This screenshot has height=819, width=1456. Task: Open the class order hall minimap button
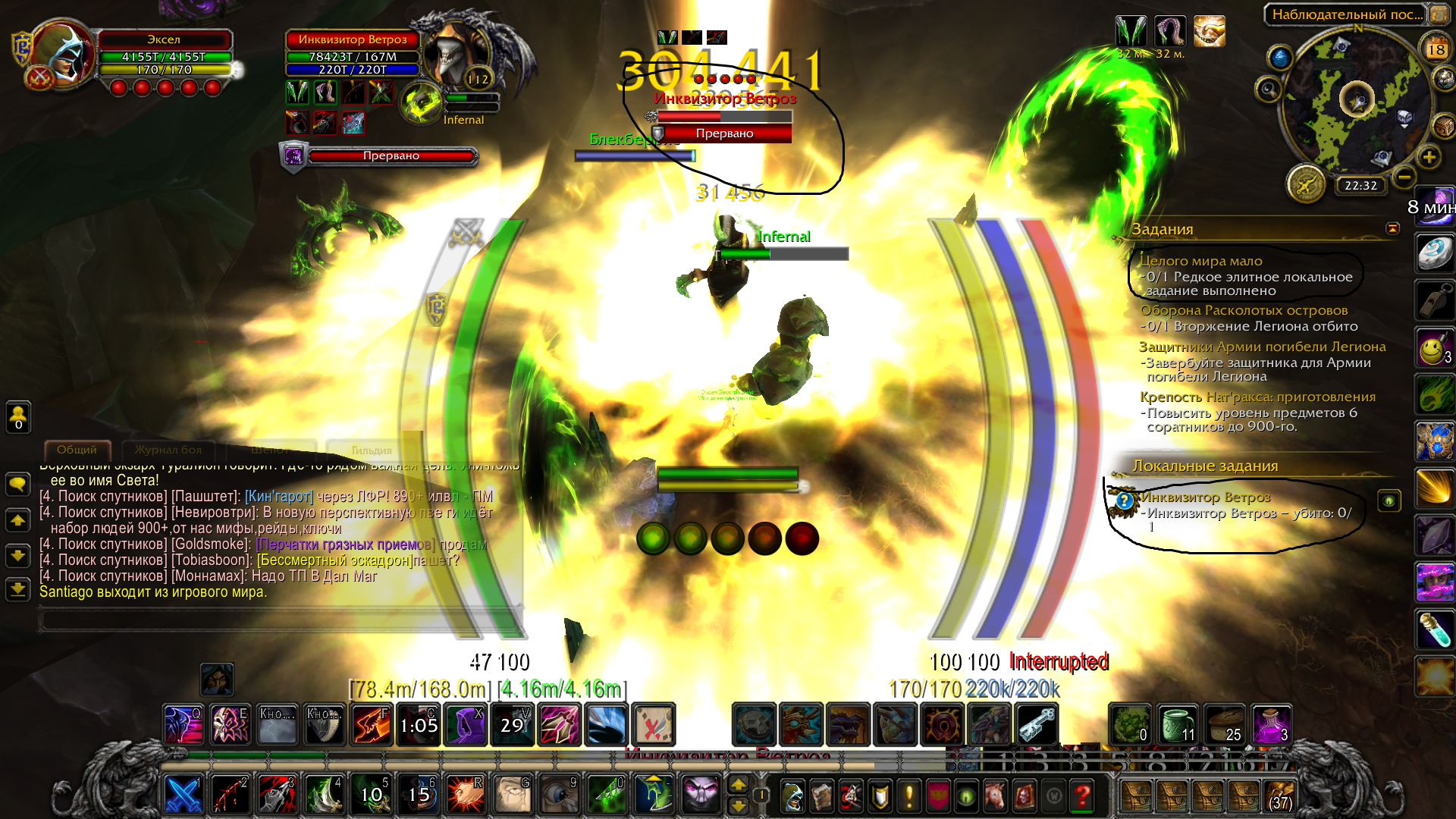tap(1306, 184)
